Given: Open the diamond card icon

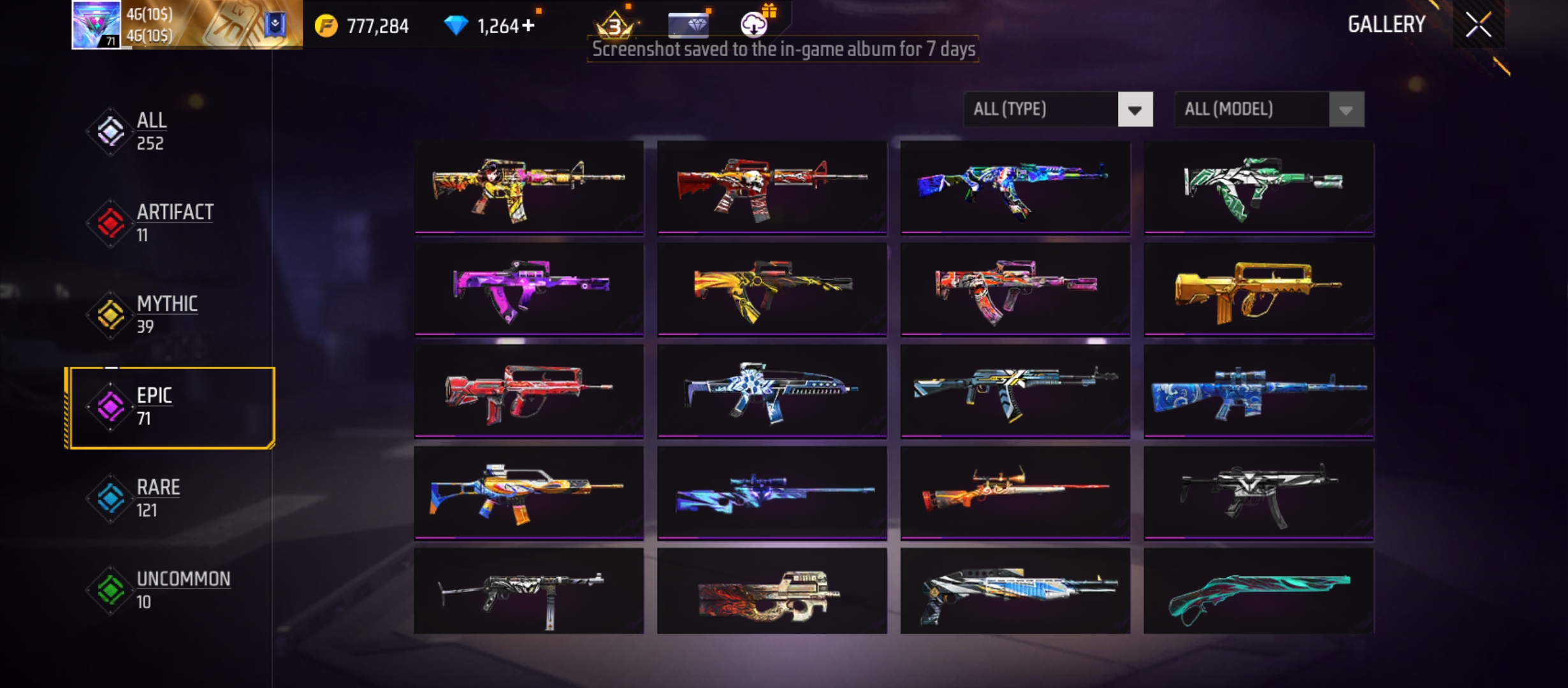Looking at the screenshot, I should click(688, 25).
